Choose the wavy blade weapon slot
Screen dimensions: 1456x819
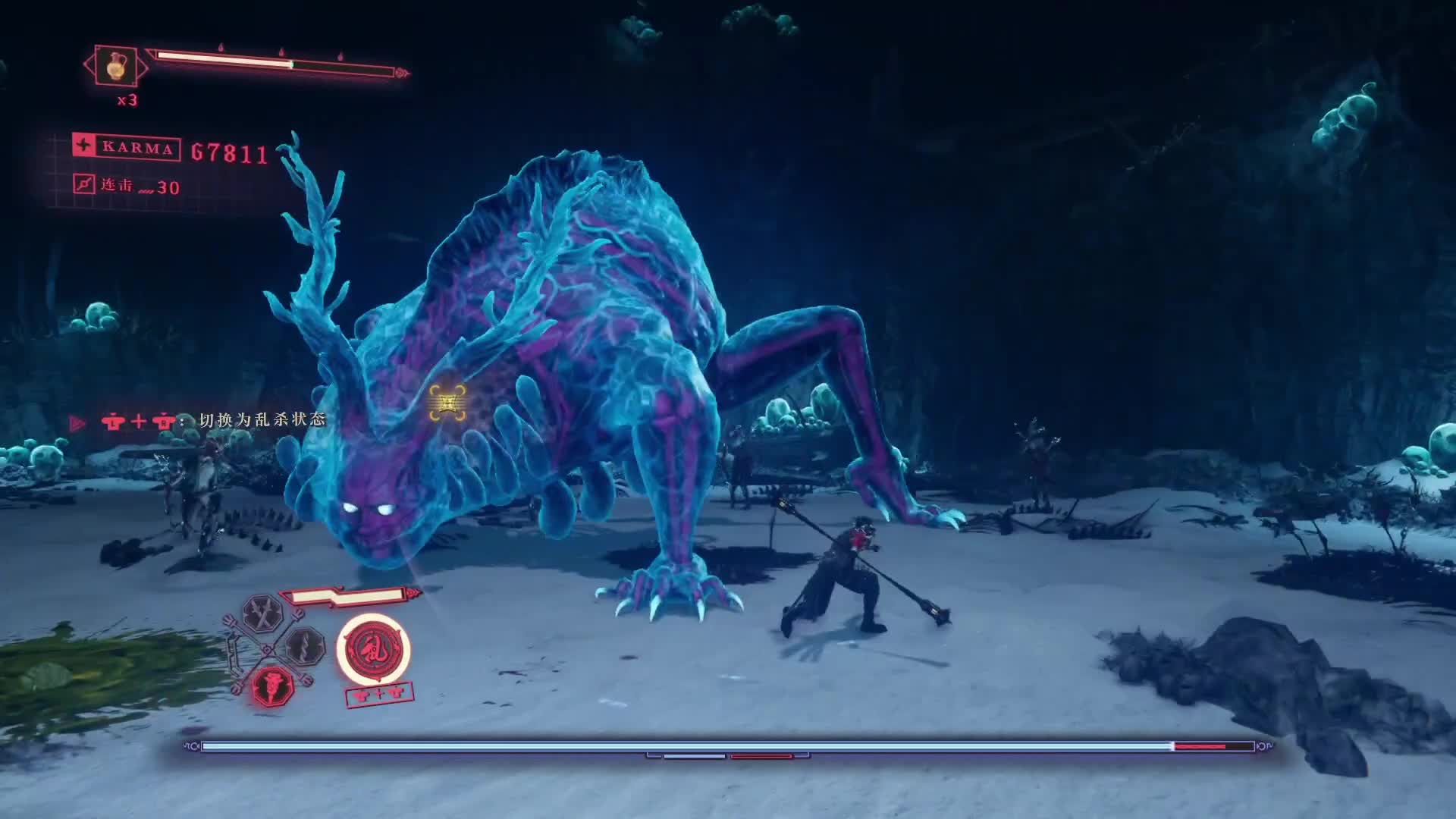click(x=306, y=647)
